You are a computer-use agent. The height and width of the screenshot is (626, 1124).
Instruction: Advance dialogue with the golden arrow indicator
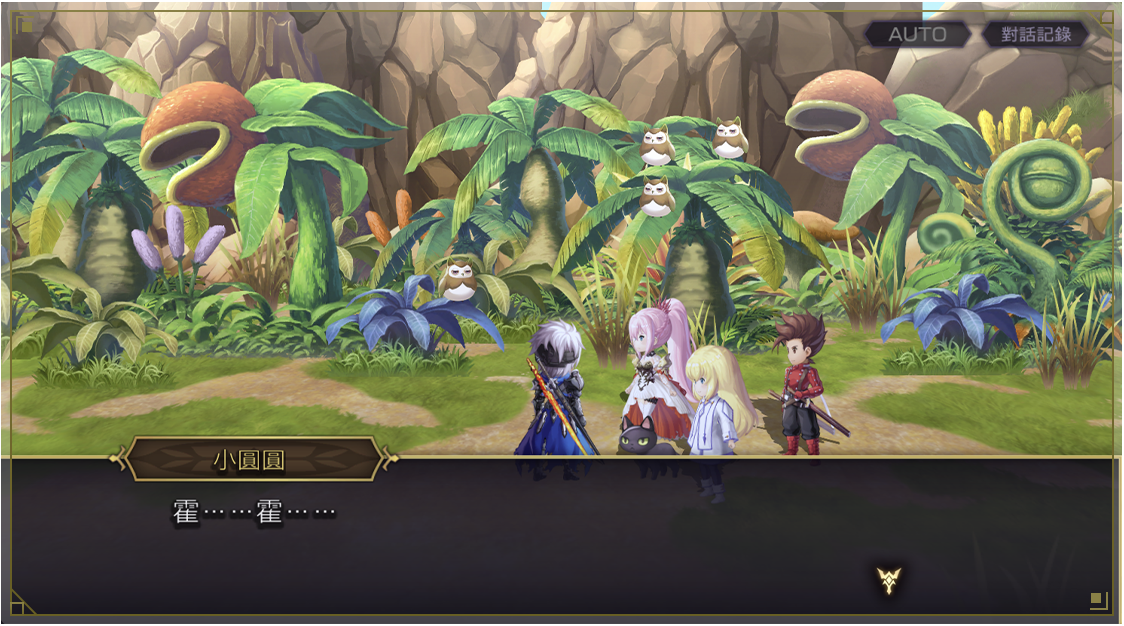(889, 579)
